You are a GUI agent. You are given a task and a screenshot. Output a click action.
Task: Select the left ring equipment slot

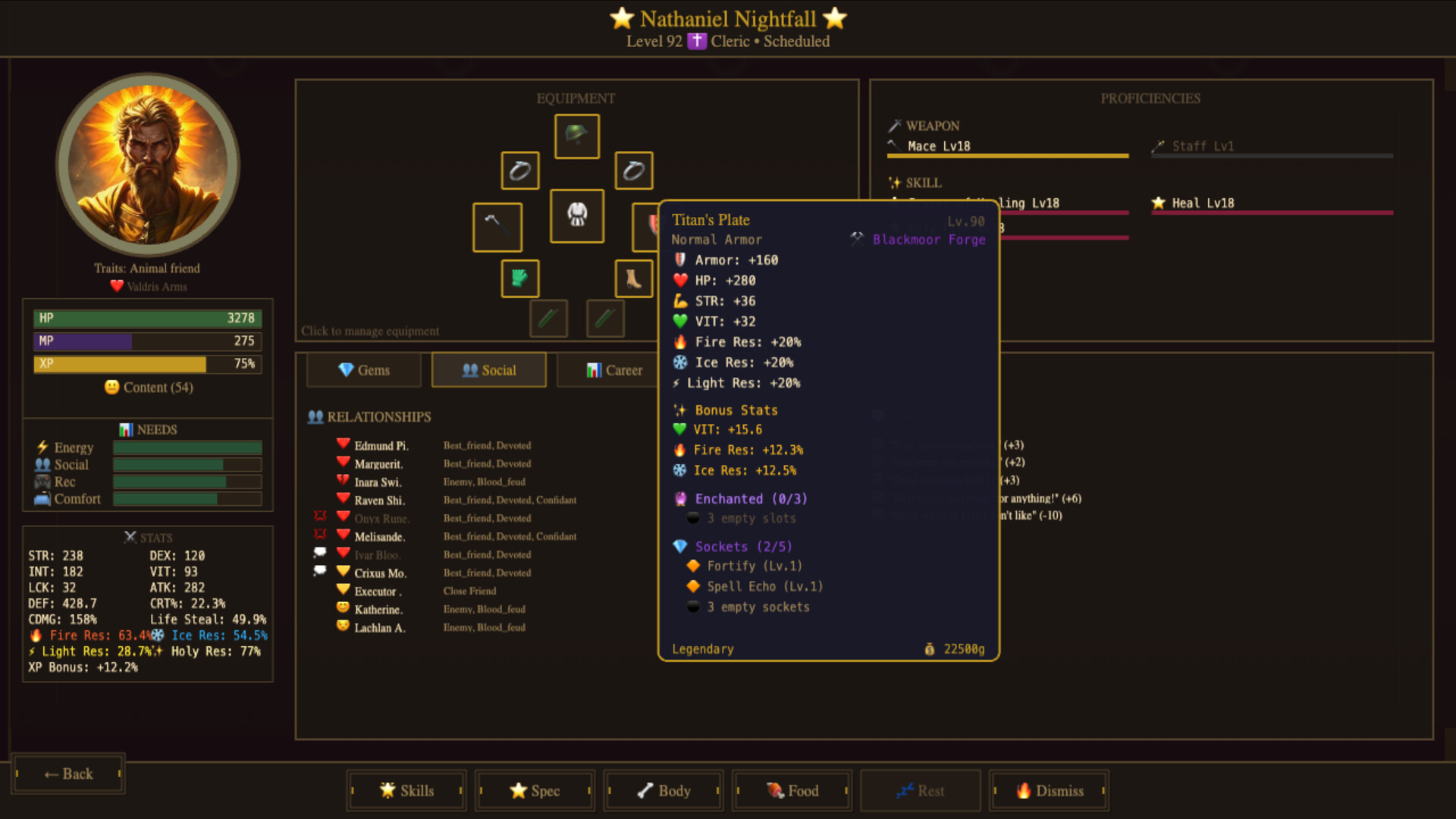519,171
